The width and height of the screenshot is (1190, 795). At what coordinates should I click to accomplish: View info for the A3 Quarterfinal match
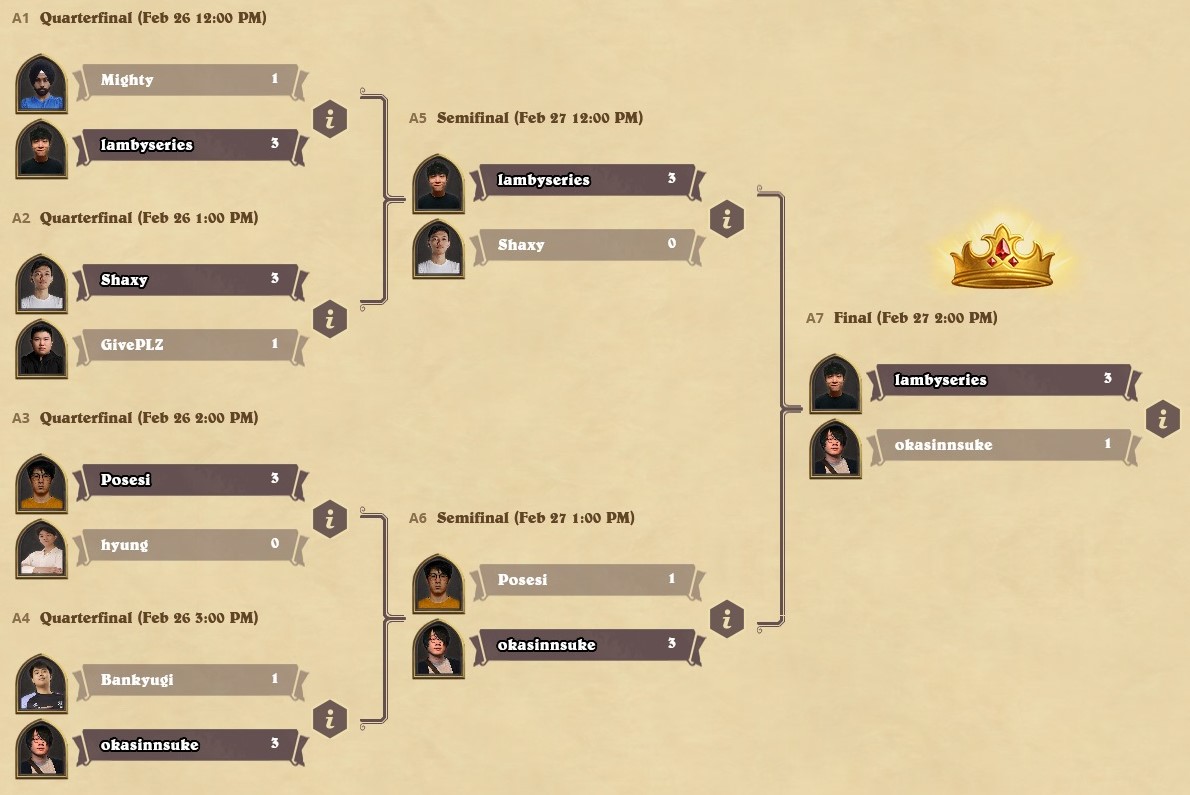[330, 519]
